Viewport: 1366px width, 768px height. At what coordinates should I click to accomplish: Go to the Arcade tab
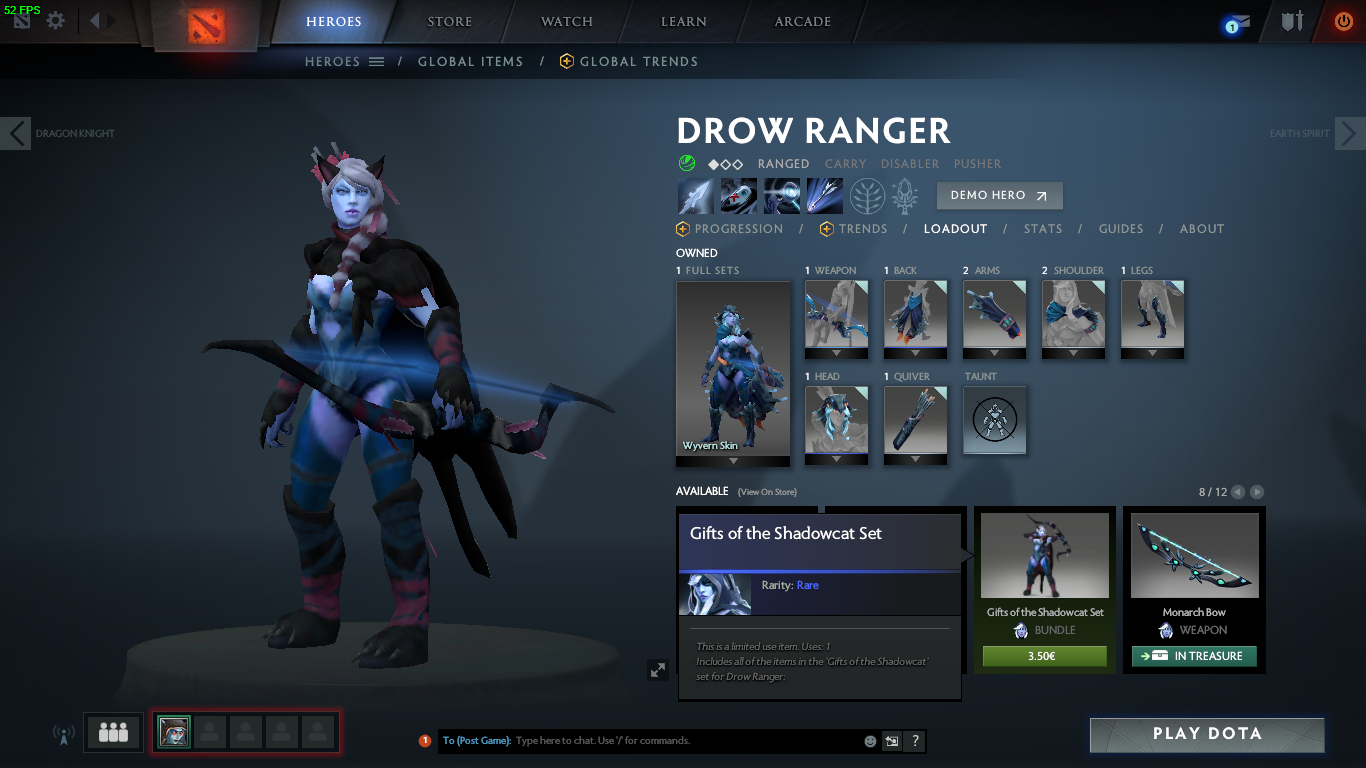point(802,21)
